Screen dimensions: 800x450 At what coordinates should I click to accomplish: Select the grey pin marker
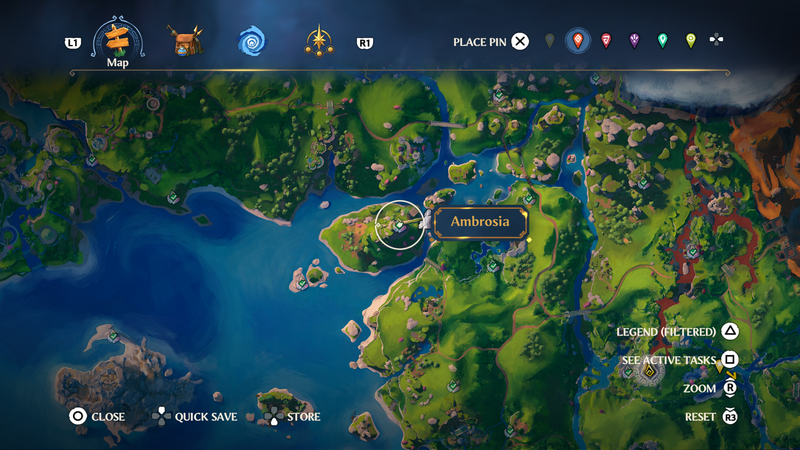click(549, 41)
